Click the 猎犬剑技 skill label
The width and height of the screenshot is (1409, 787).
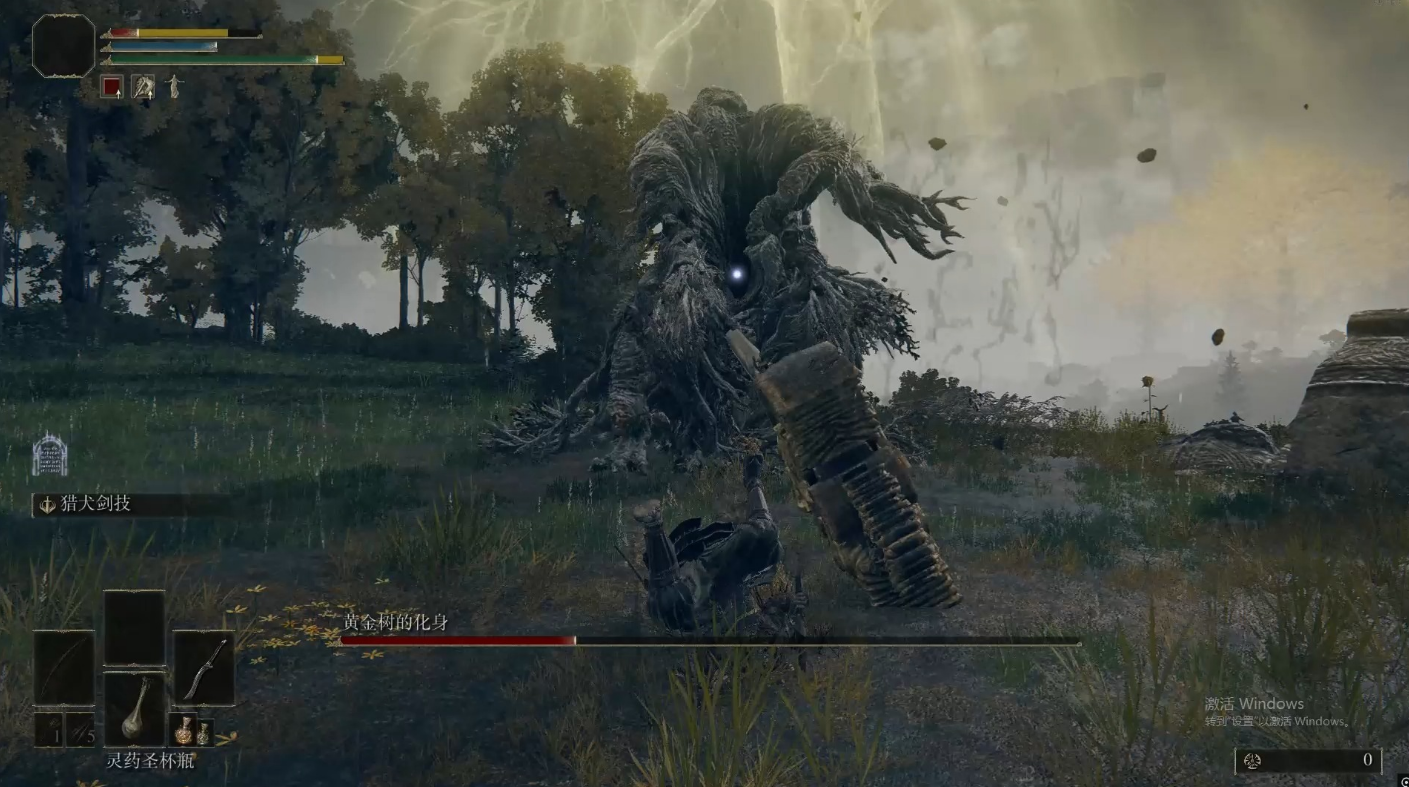[x=98, y=504]
